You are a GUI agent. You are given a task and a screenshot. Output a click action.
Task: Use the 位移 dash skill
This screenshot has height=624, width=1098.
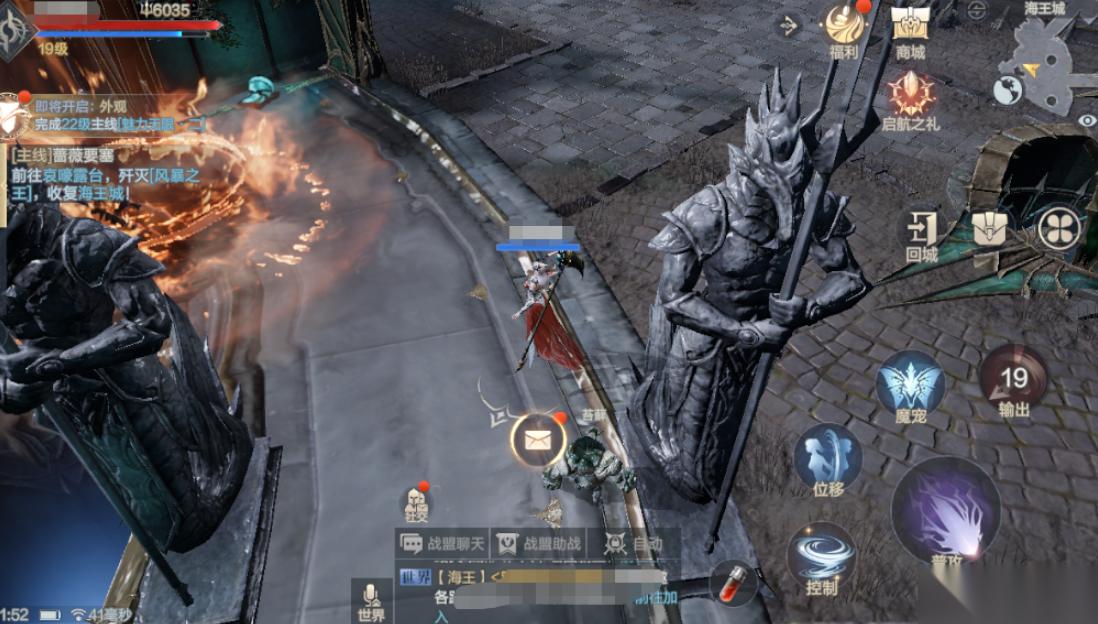pos(828,456)
